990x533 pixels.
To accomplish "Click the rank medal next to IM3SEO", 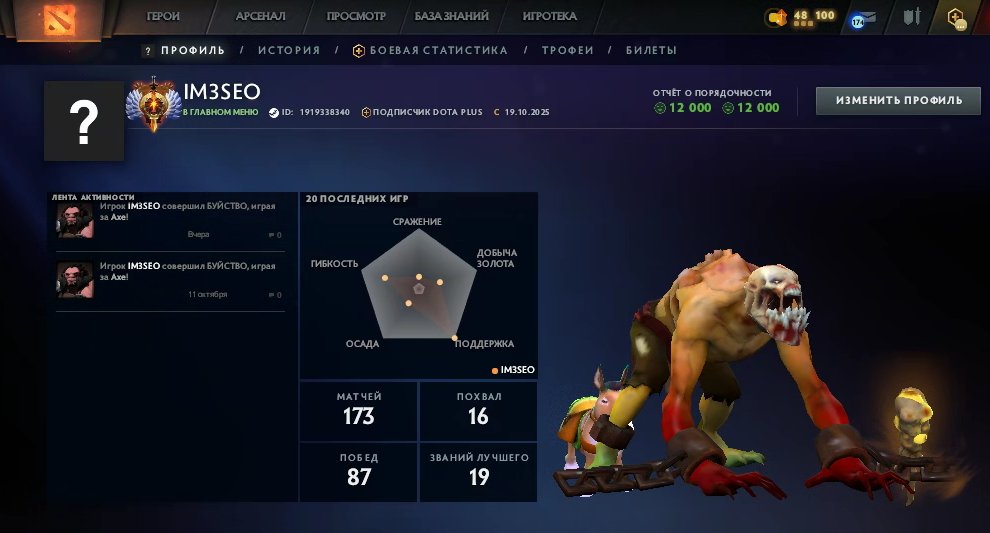I will pos(154,105).
